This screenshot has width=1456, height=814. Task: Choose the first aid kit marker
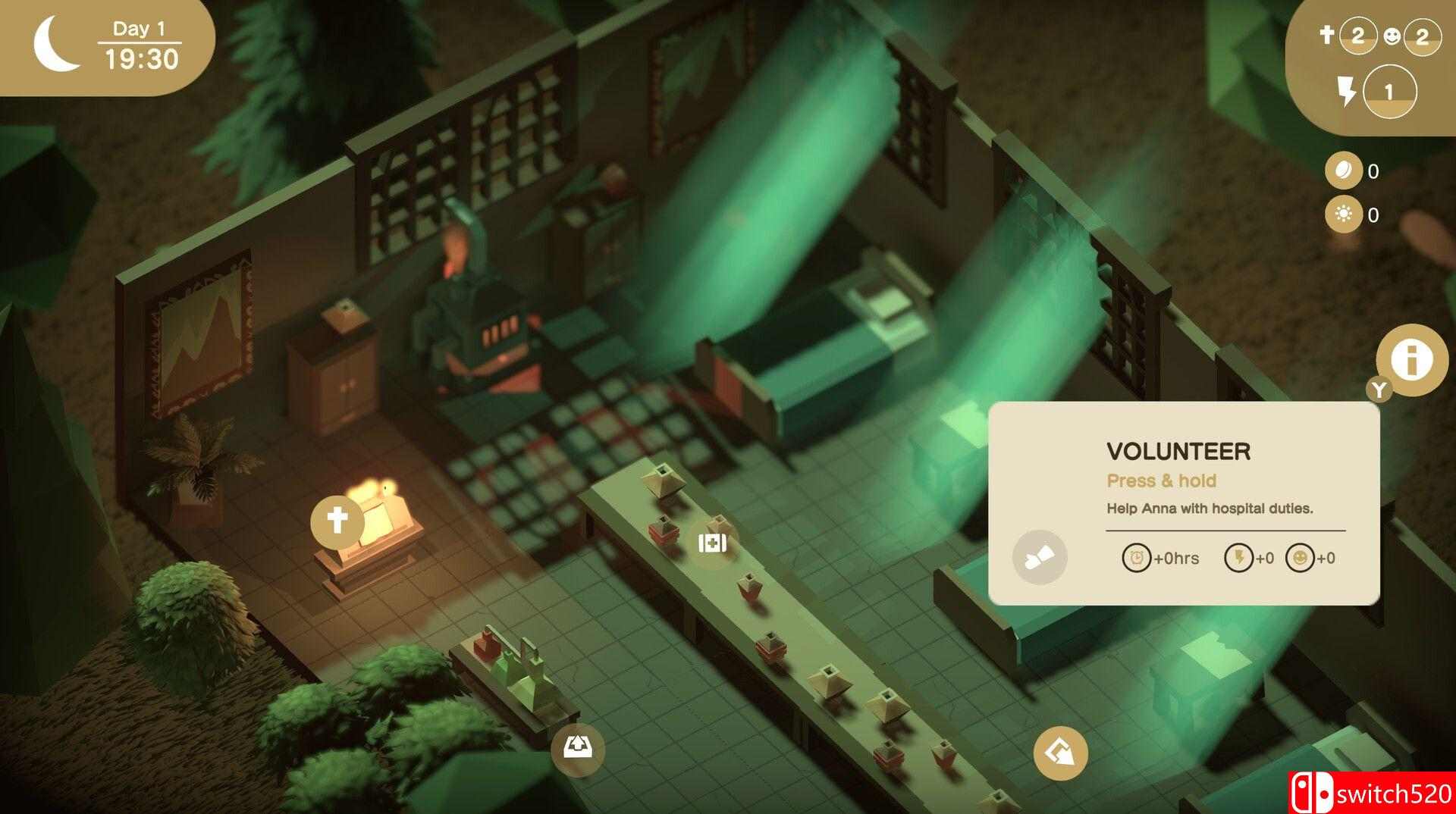[x=712, y=543]
